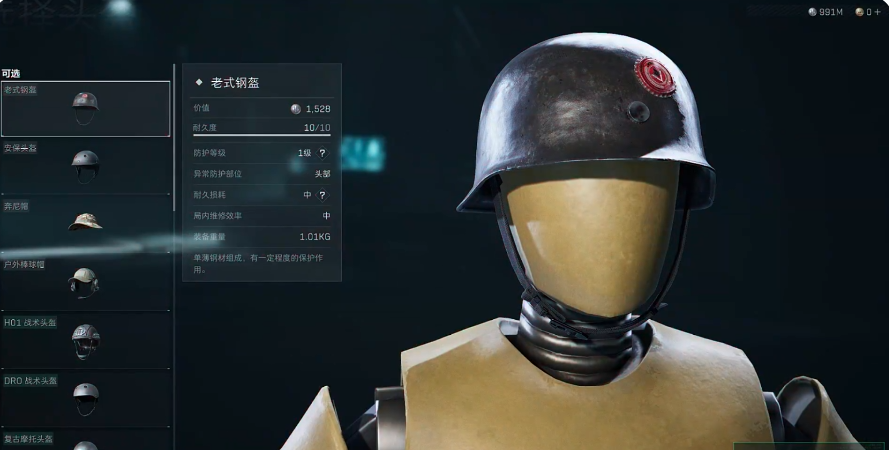The height and width of the screenshot is (450, 889).
Task: Open the 耐久损耗 question mark tooltip
Action: (322, 195)
